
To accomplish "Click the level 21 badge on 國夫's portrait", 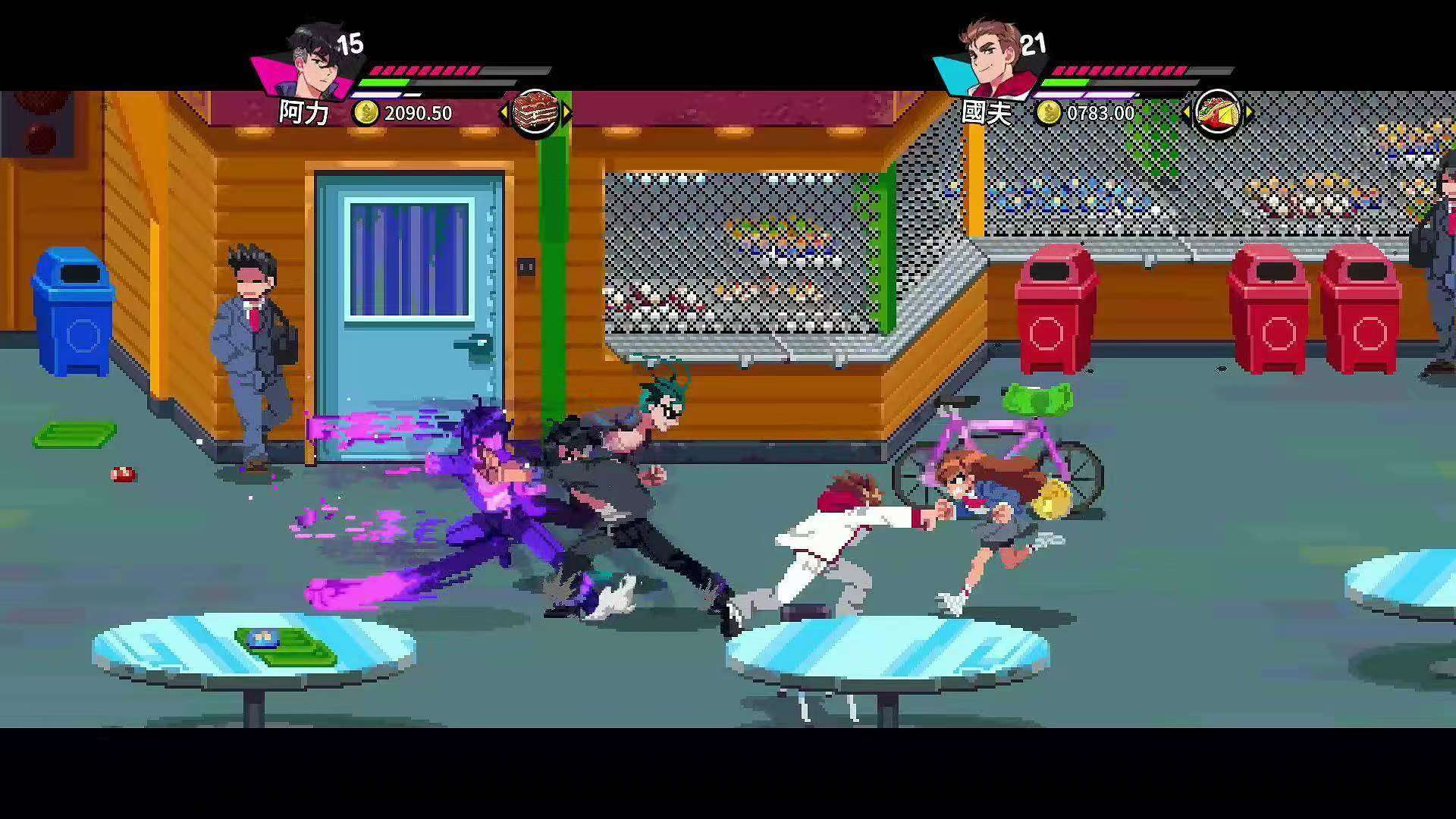I will [1035, 44].
